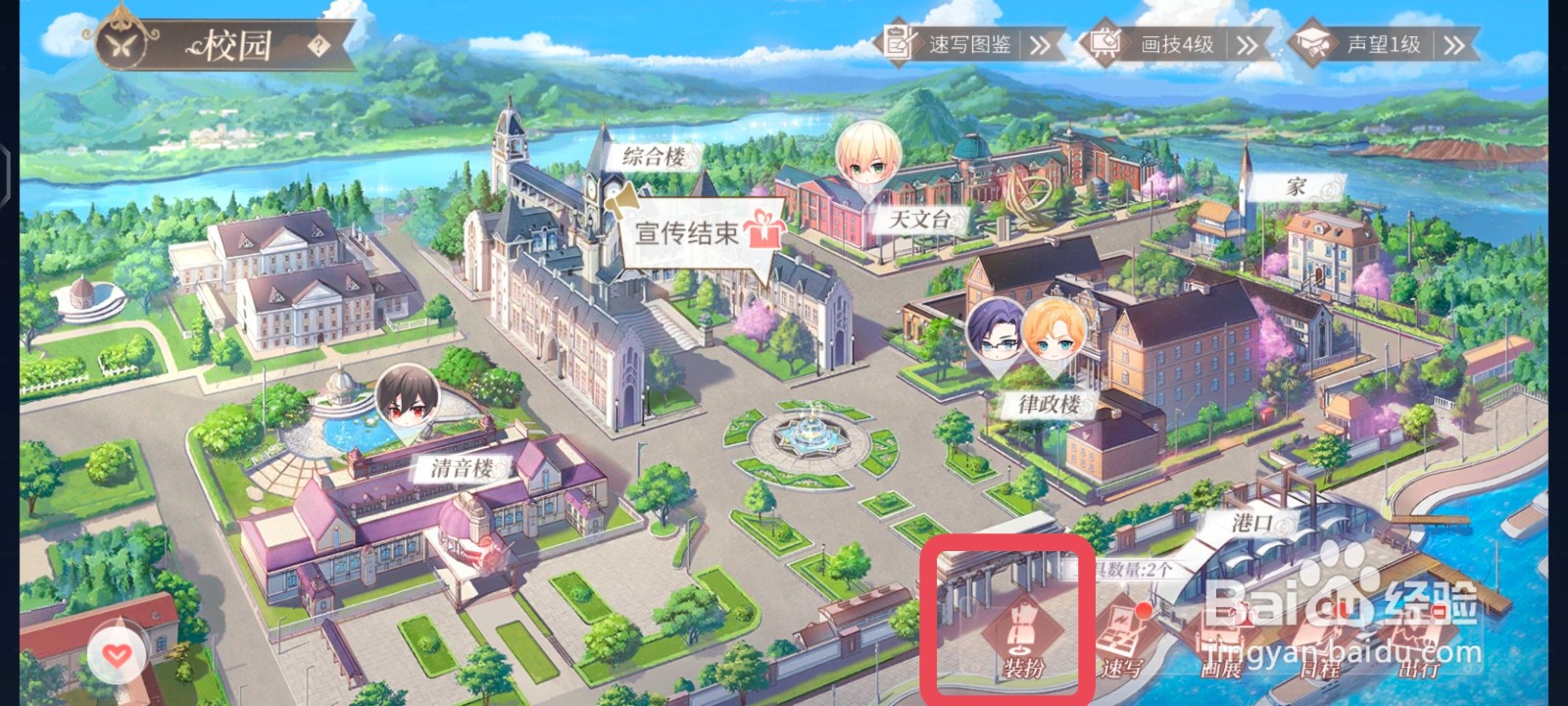Expand the chevron next to 声望1级
1568x706 pixels.
coord(1453,43)
